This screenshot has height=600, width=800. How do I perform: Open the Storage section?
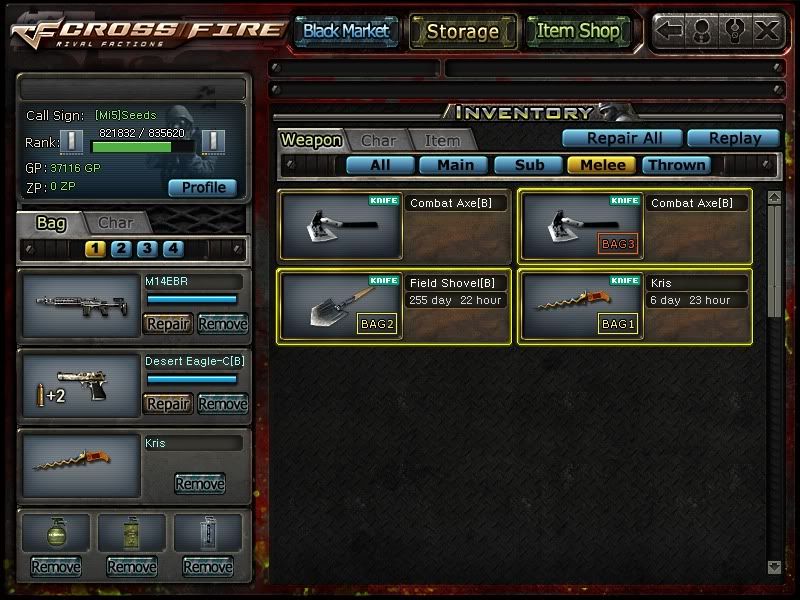point(462,31)
